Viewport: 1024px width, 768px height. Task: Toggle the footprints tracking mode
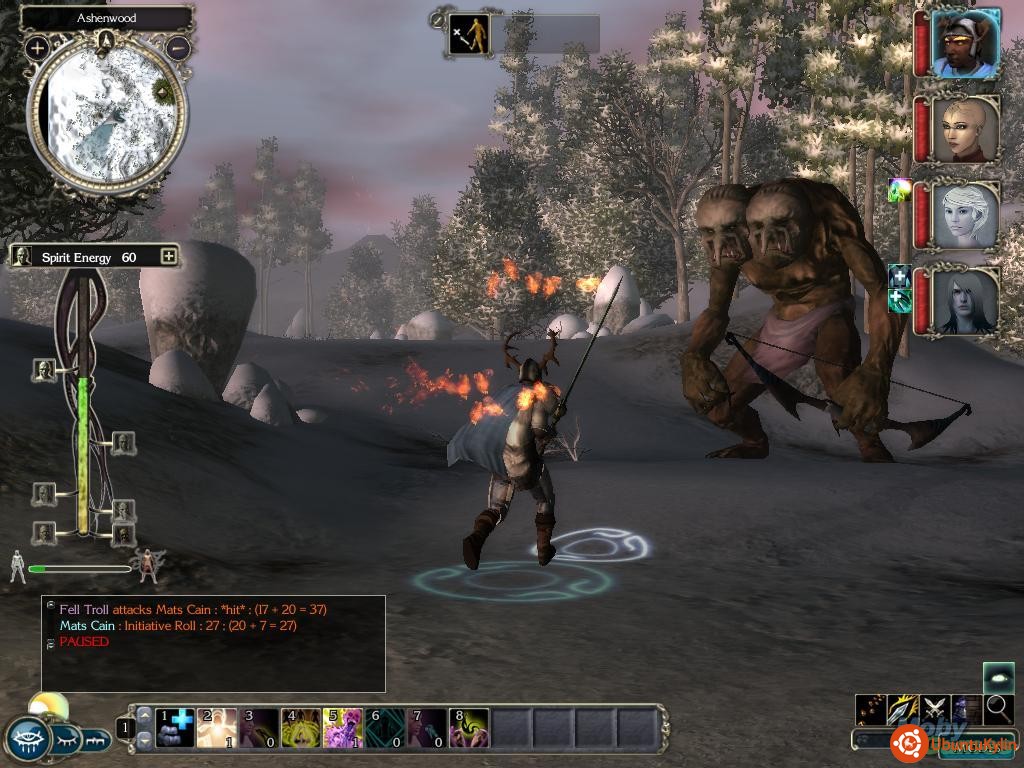pyautogui.click(x=870, y=709)
